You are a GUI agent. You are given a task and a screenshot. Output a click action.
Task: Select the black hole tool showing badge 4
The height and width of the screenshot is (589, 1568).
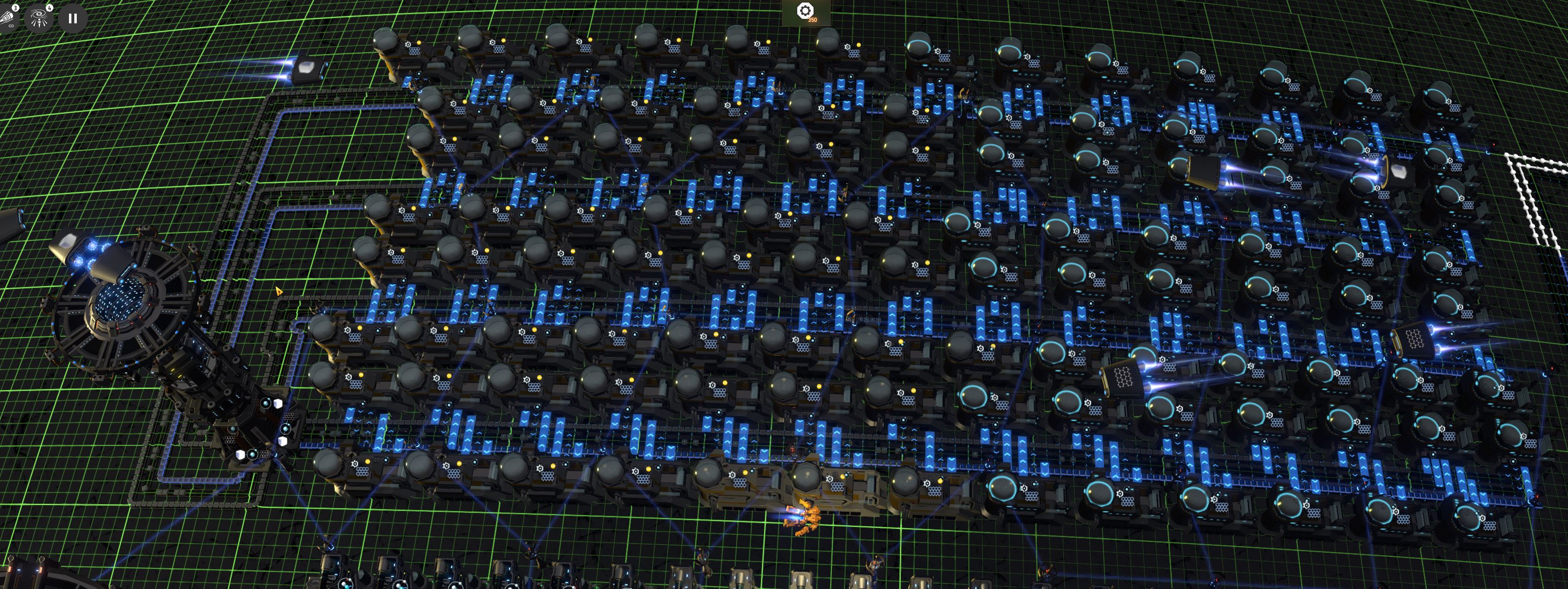(x=38, y=17)
